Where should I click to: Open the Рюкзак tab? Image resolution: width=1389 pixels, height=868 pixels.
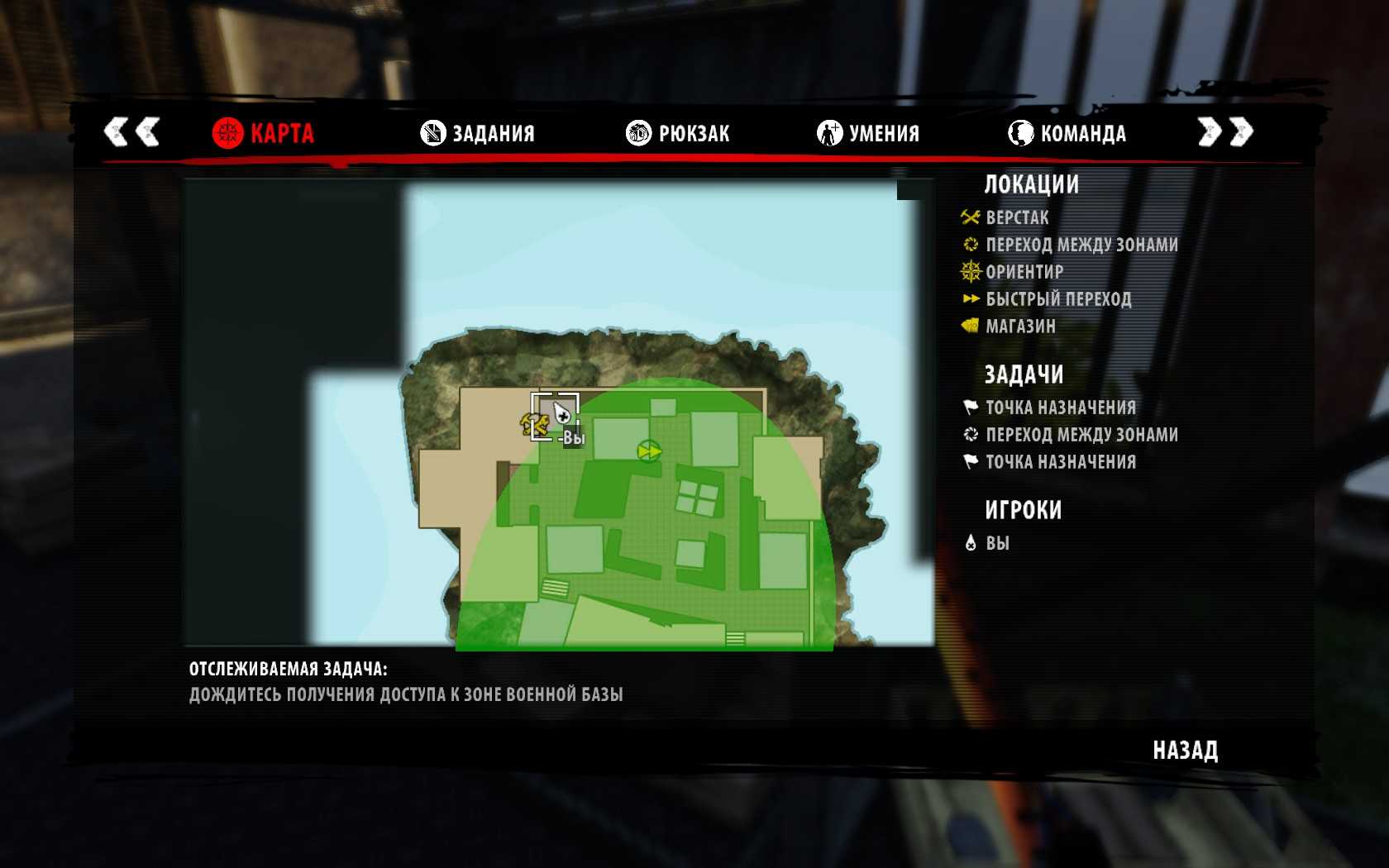point(678,133)
